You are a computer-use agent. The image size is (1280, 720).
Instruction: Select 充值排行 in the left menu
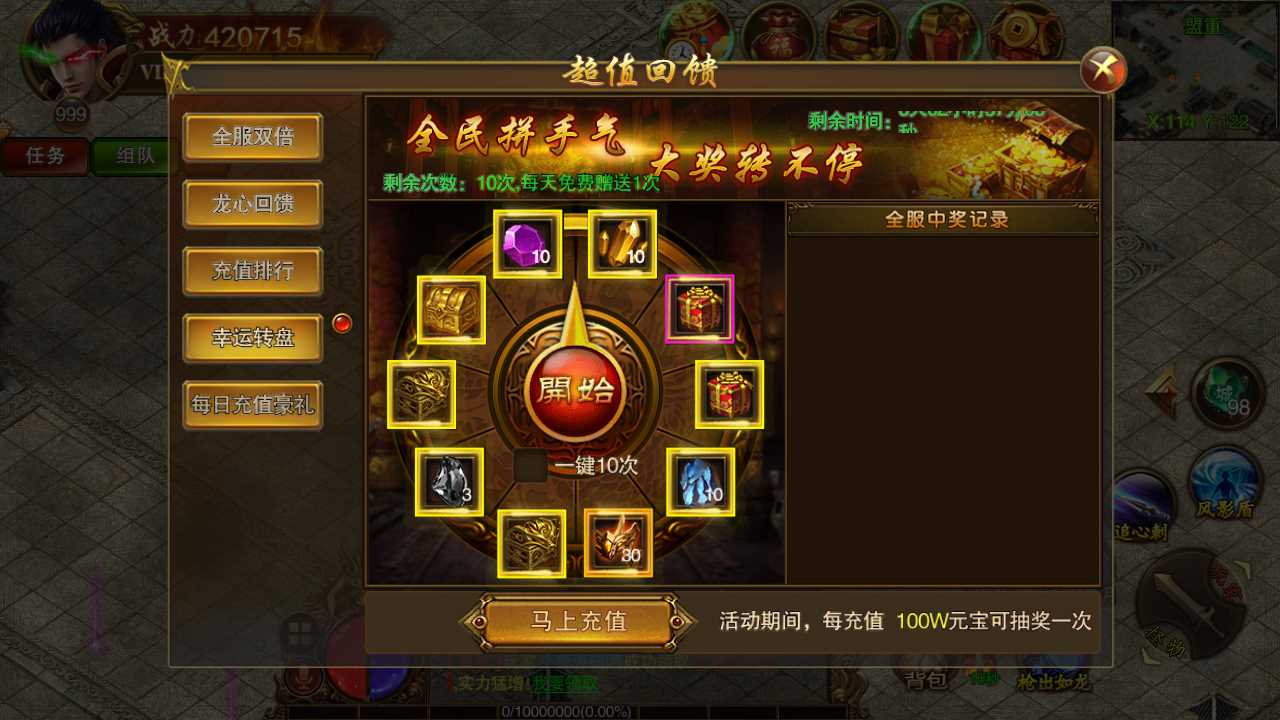pos(251,271)
